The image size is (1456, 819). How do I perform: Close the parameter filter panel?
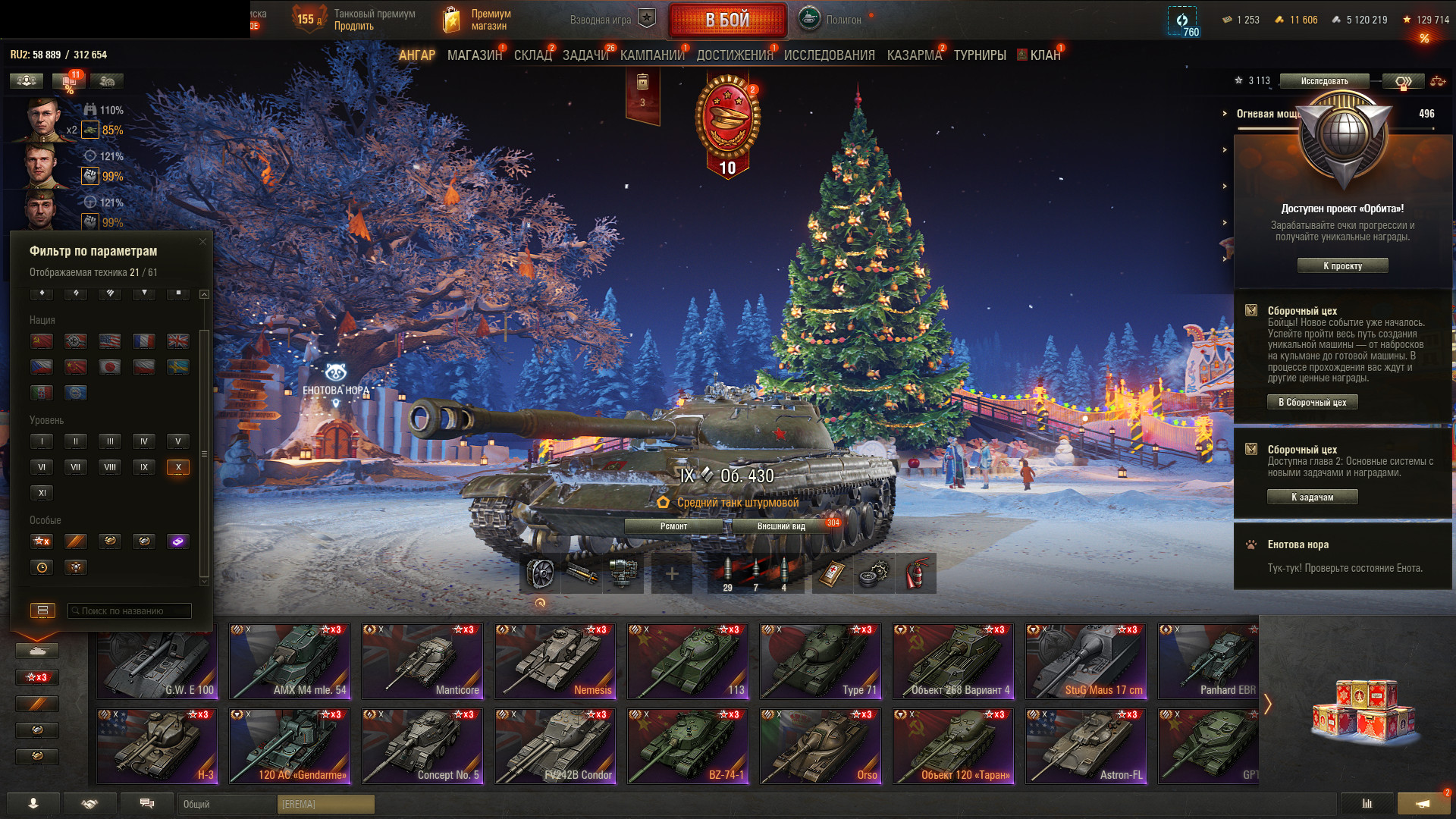pyautogui.click(x=202, y=242)
